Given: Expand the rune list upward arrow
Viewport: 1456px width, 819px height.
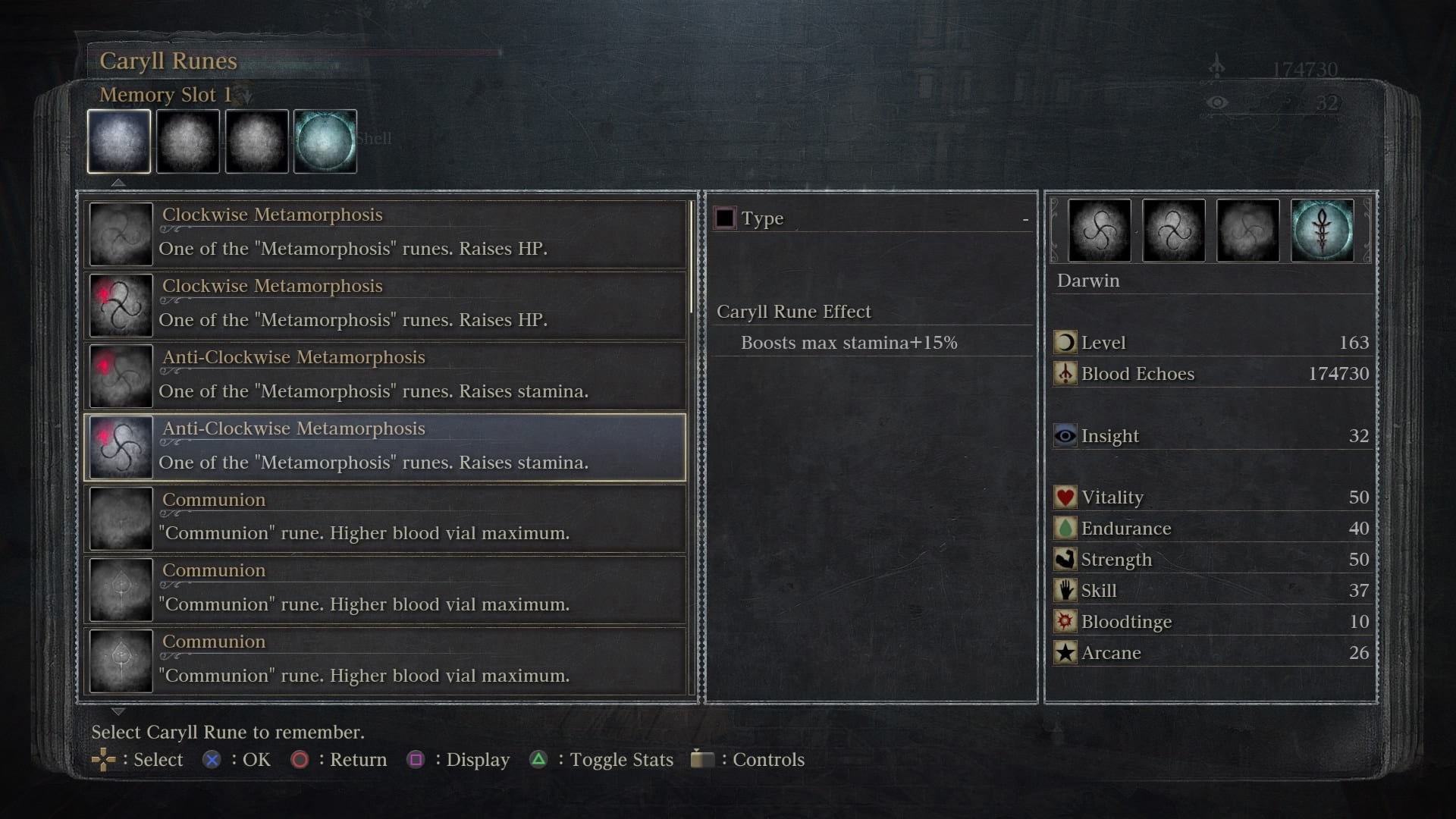Looking at the screenshot, I should (x=118, y=183).
